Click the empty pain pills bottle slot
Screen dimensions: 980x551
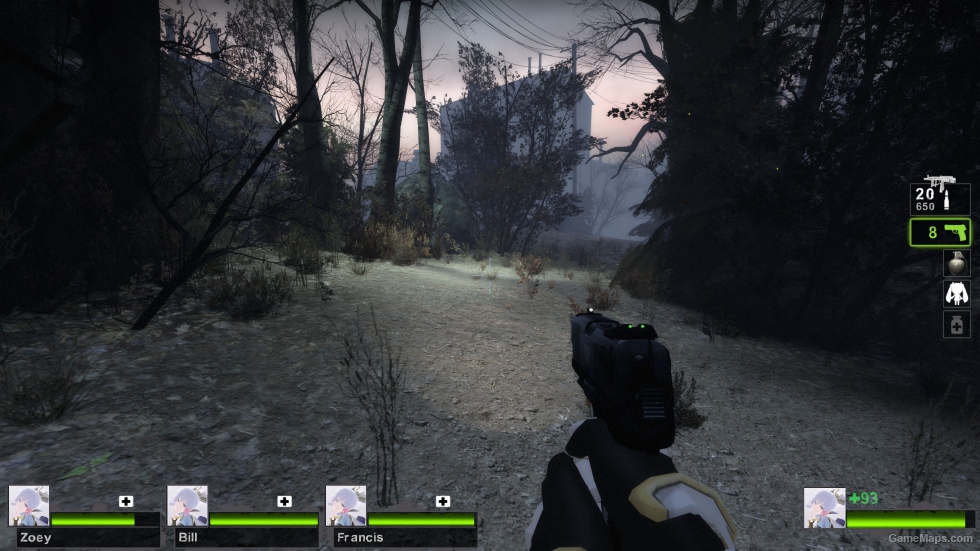[x=956, y=324]
